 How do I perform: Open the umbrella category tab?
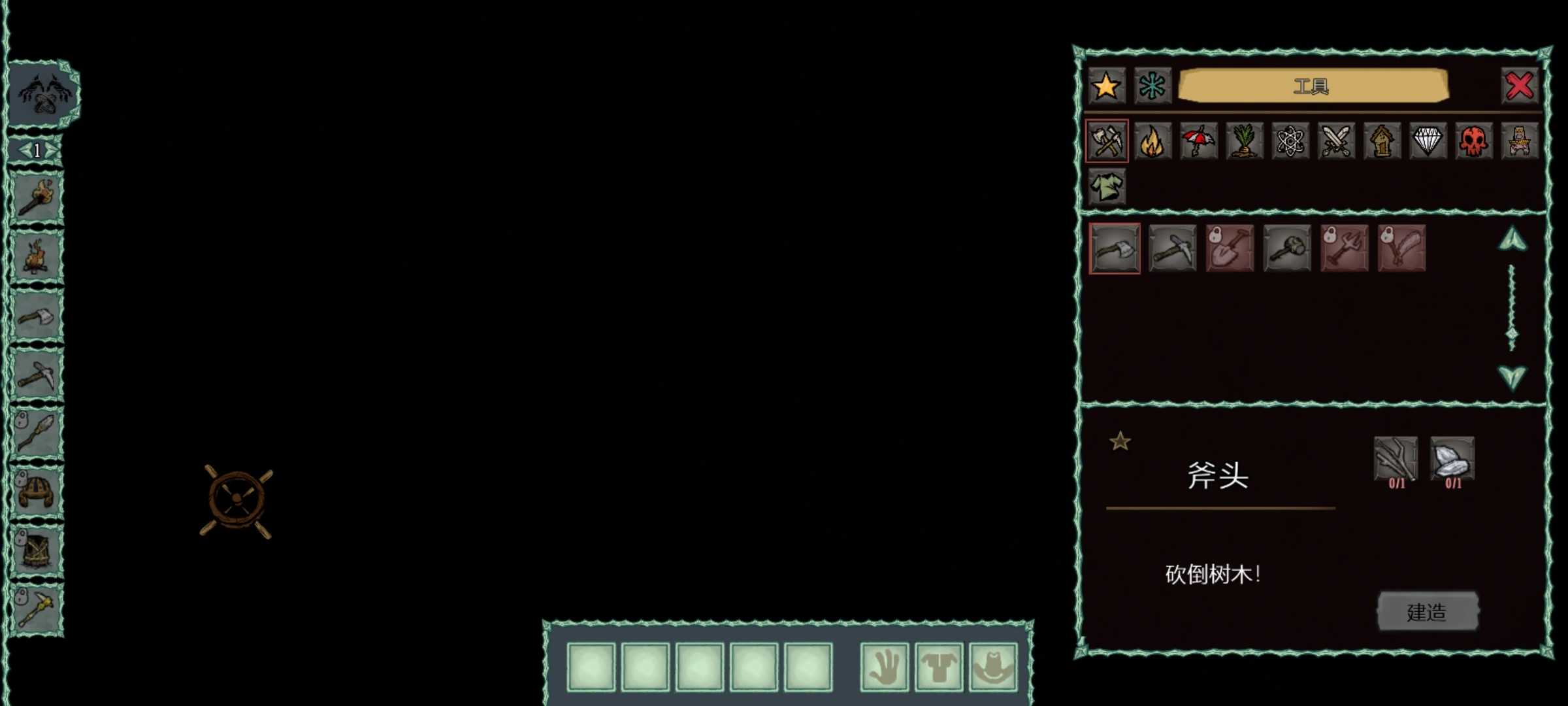coord(1198,141)
